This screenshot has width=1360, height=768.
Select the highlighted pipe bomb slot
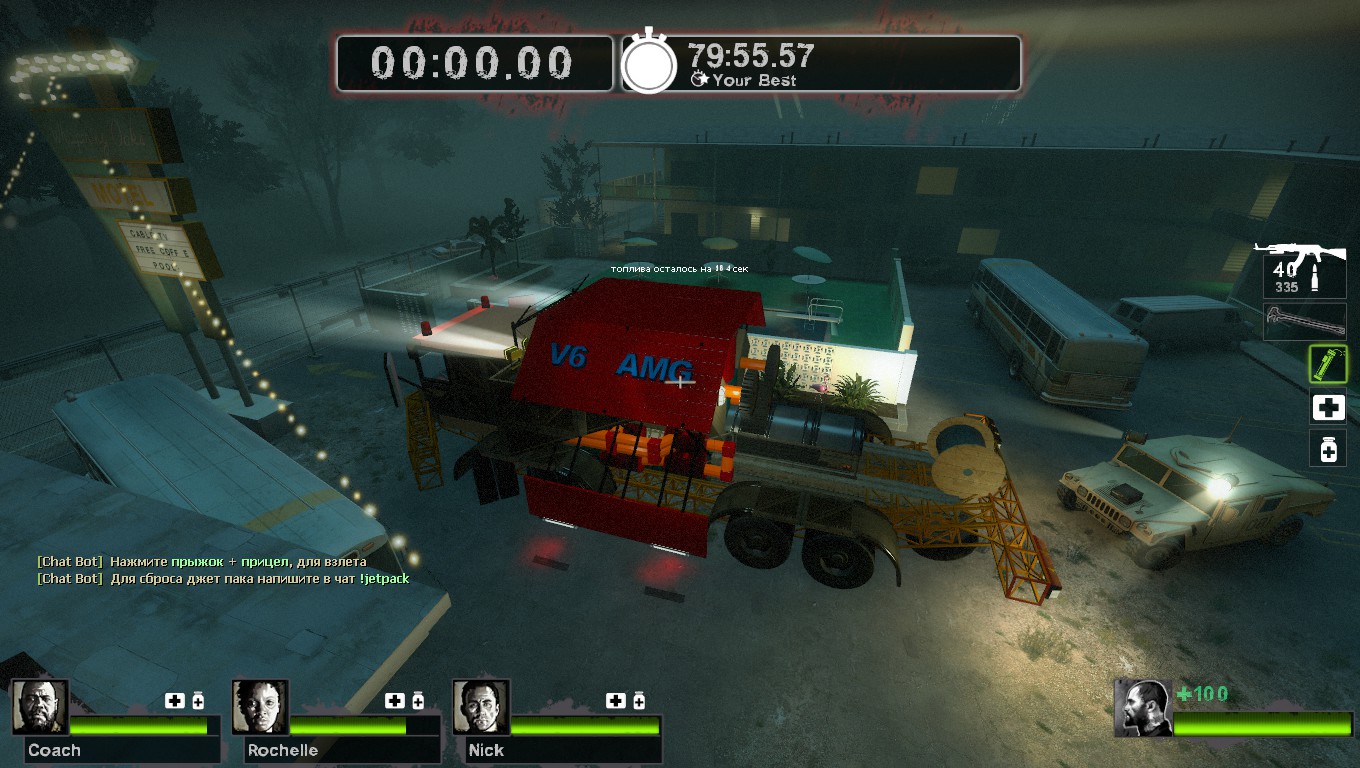[1328, 364]
